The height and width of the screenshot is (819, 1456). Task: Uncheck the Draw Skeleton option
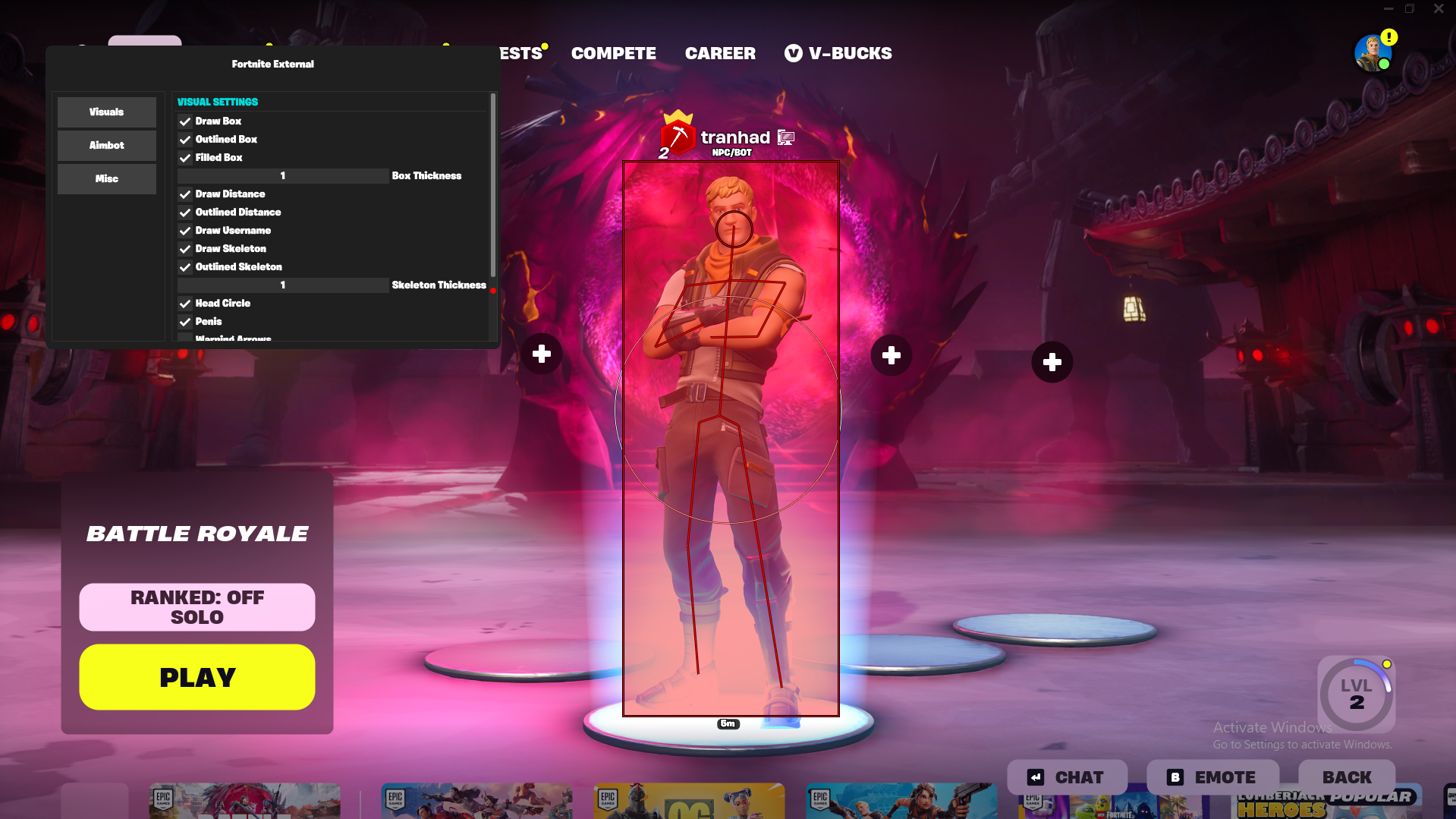pos(185,248)
